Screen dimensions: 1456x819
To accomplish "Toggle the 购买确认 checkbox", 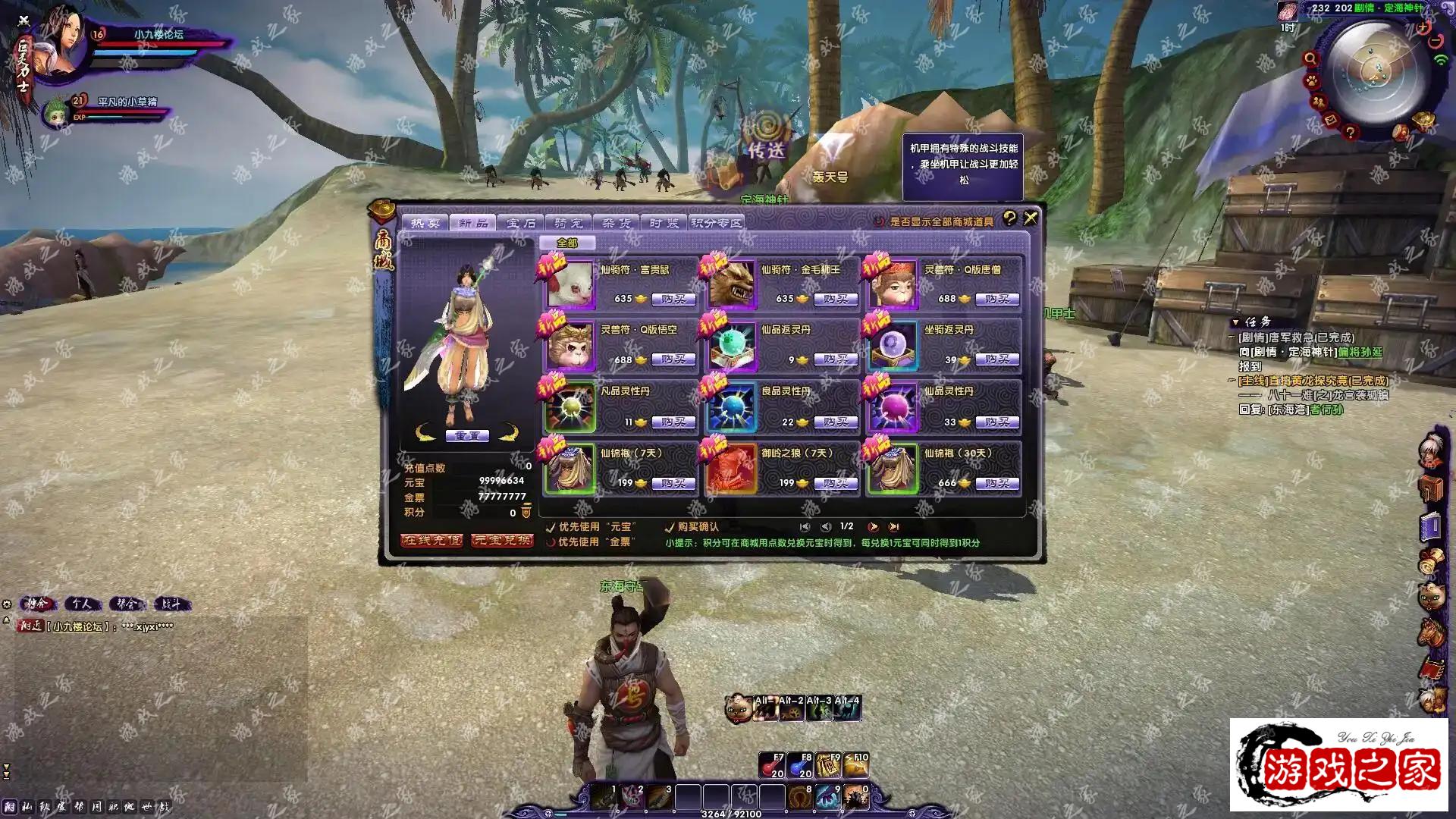I will (670, 527).
